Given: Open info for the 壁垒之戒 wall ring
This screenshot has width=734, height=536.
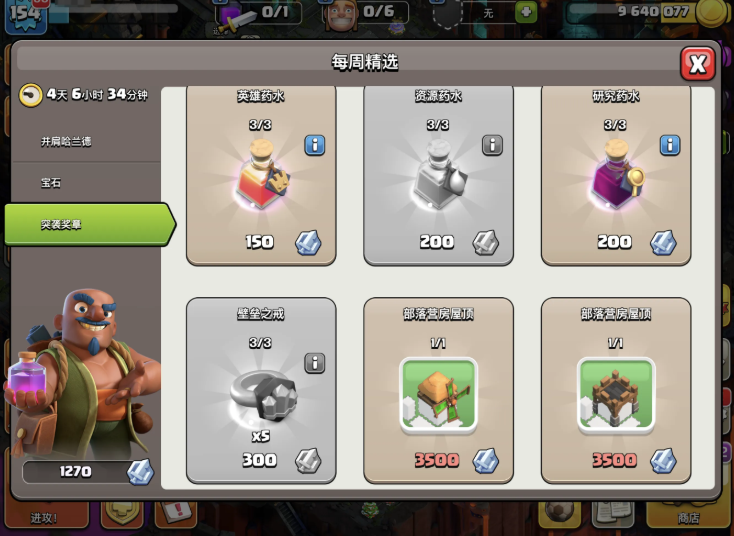Looking at the screenshot, I should pyautogui.click(x=314, y=362).
